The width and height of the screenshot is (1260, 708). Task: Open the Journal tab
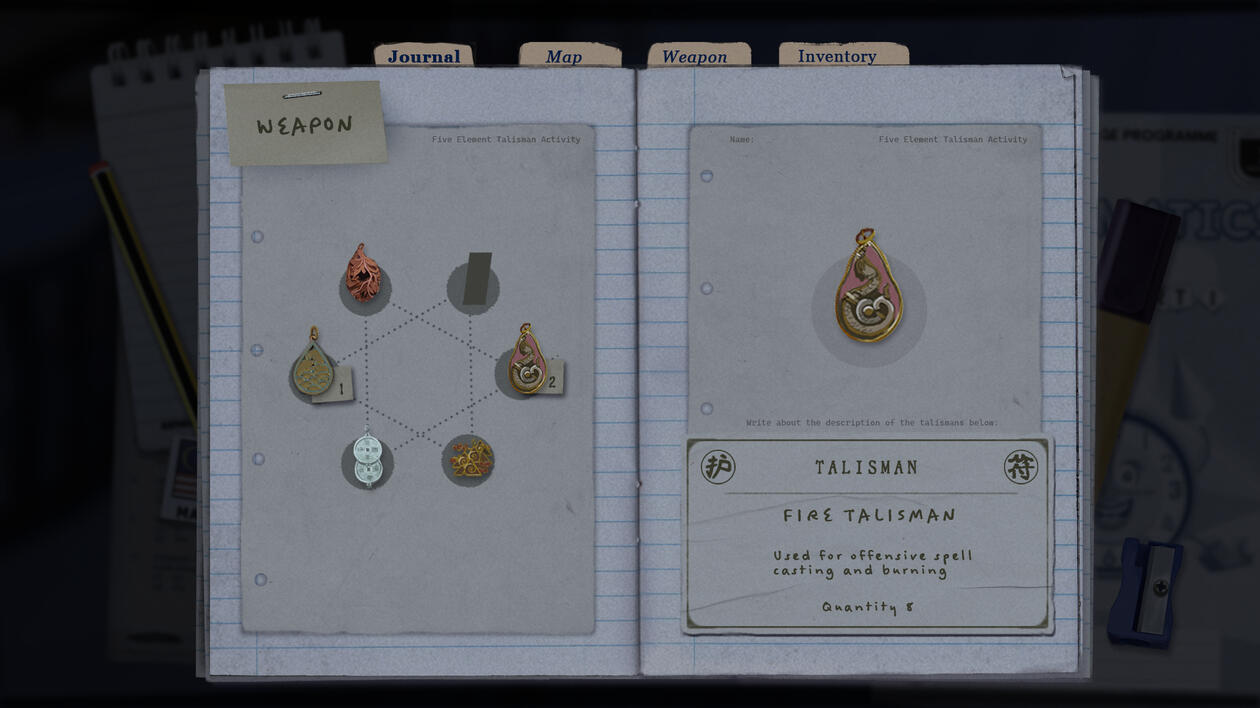[424, 56]
